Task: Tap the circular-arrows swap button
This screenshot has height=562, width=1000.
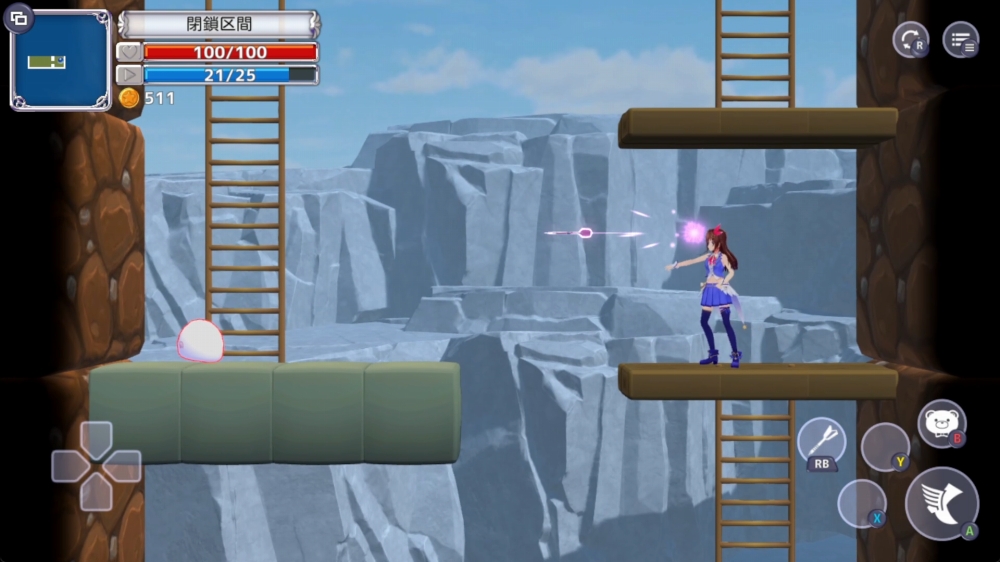Action: point(910,40)
